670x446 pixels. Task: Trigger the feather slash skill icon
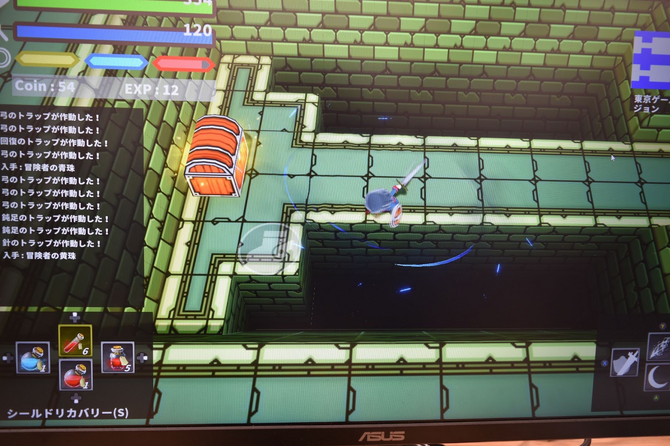point(659,346)
